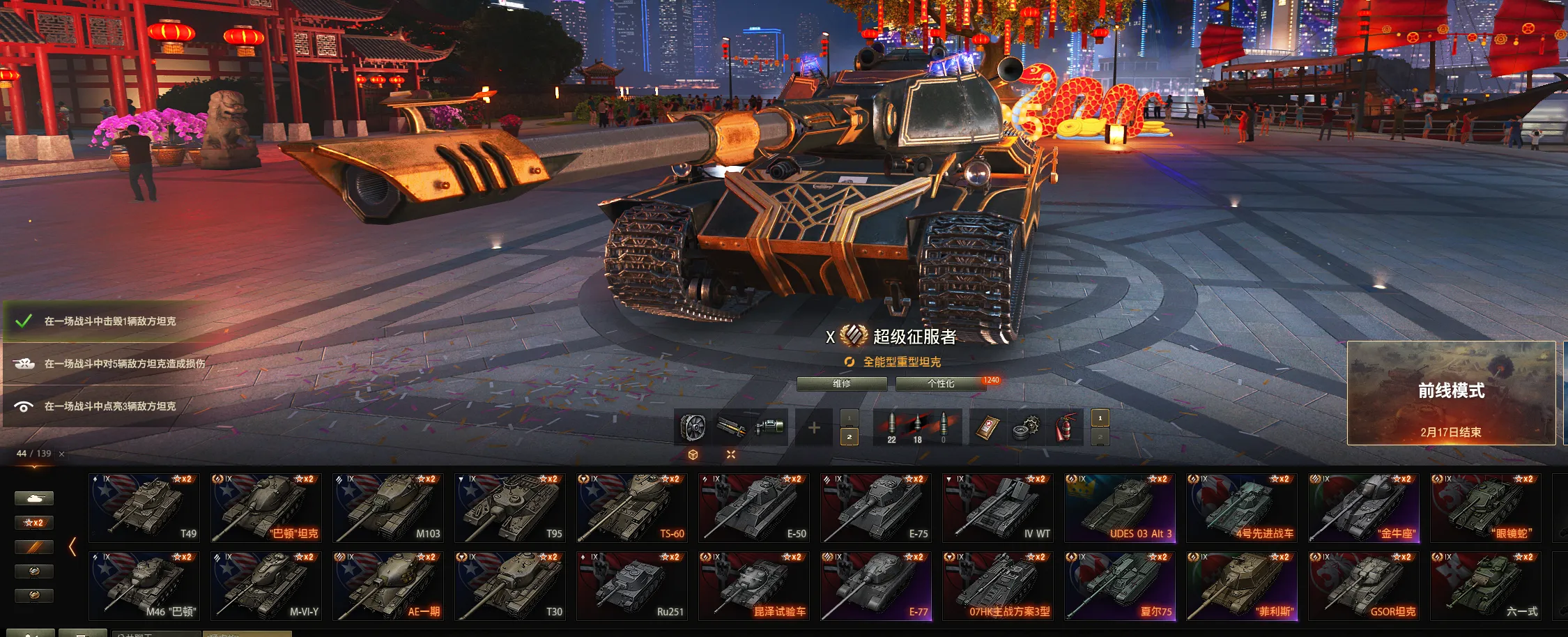Select the GSOR坦克 tank card

point(1364,585)
